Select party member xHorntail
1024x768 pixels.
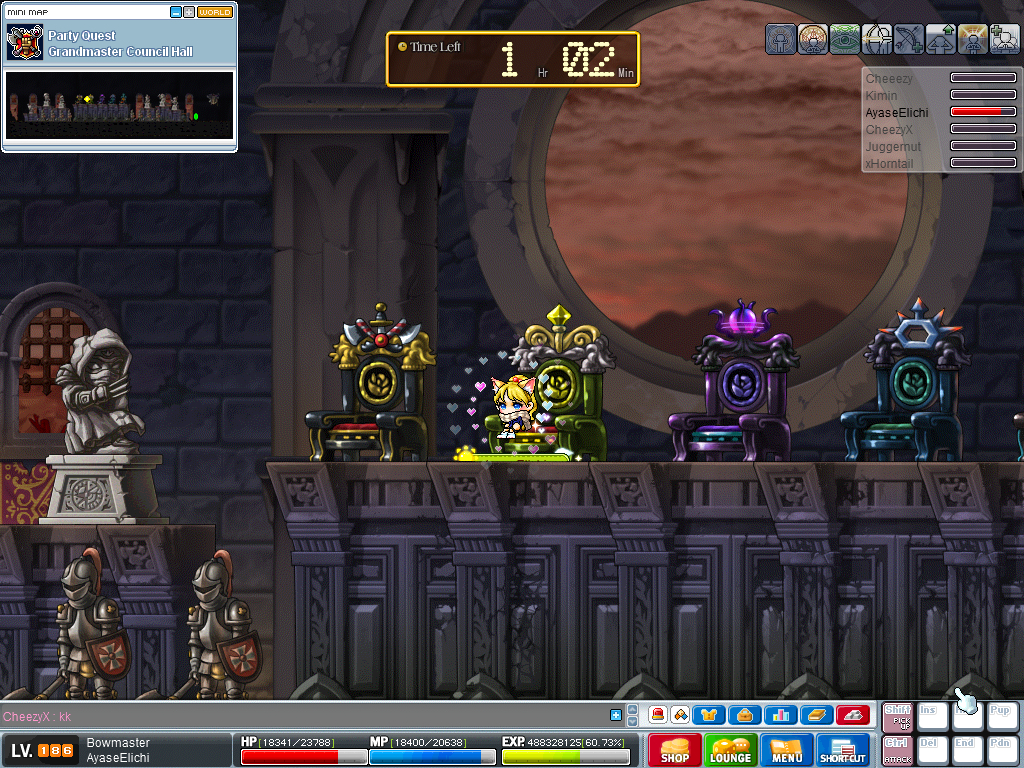(x=892, y=163)
